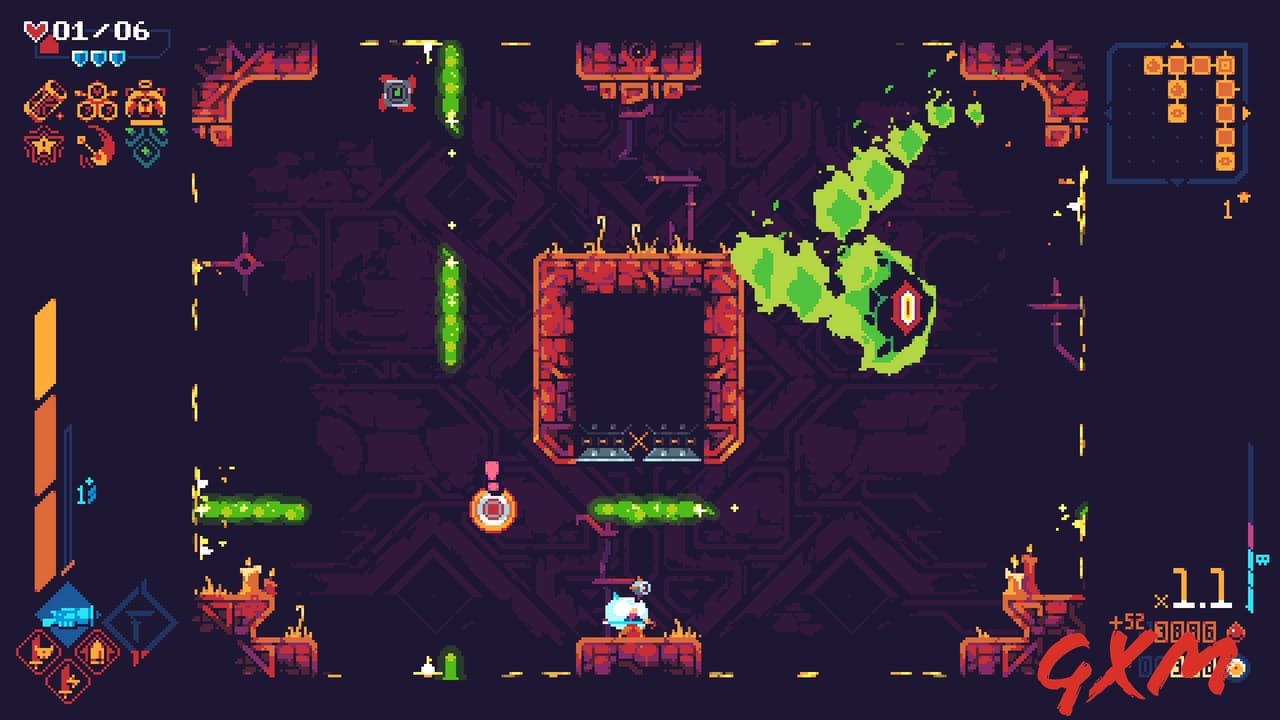Viewport: 1280px width, 720px height.
Task: Toggle the lightning sword skill diamond
Action: click(x=68, y=681)
